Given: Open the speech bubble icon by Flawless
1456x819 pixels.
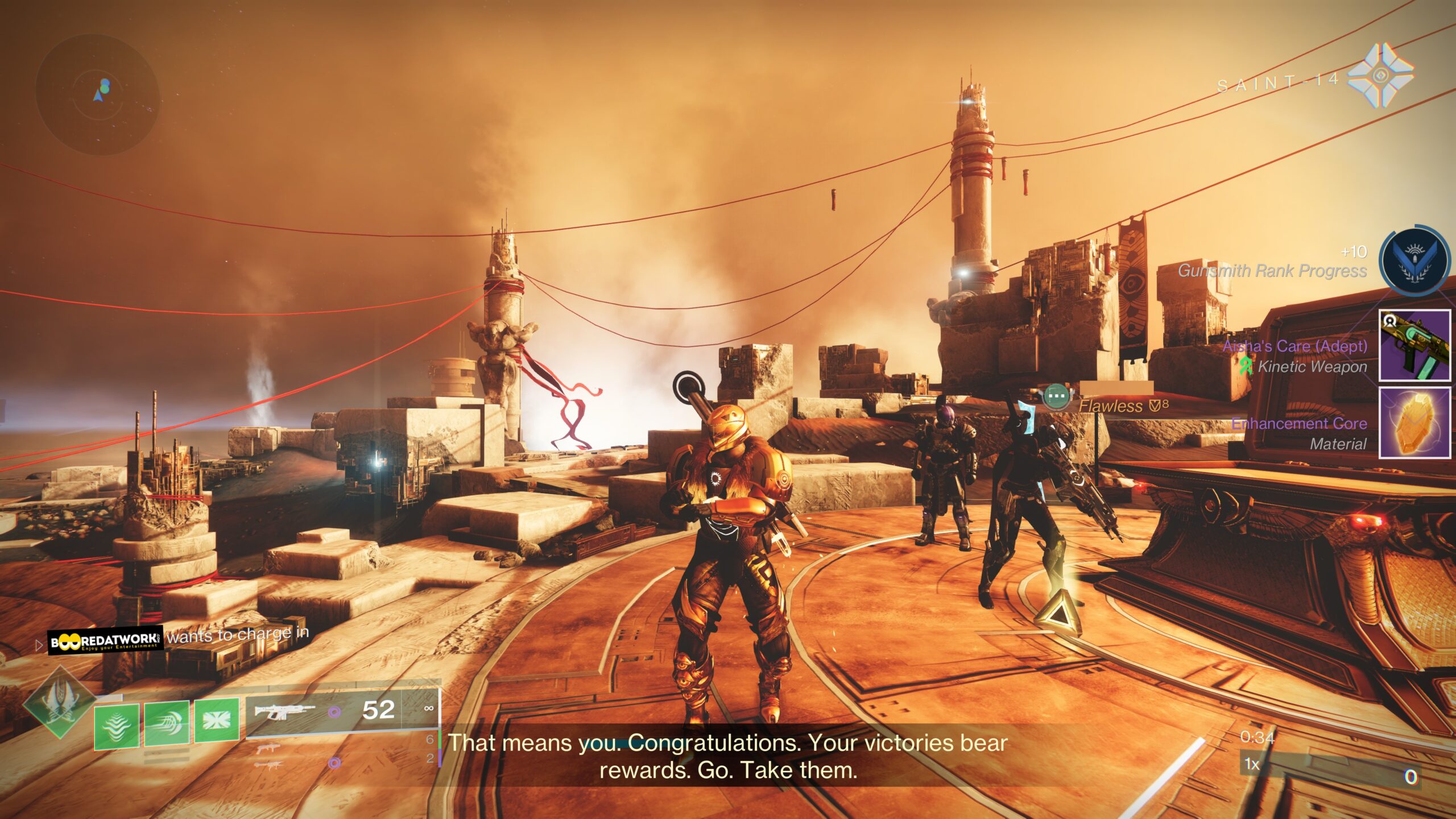Looking at the screenshot, I should (1057, 395).
